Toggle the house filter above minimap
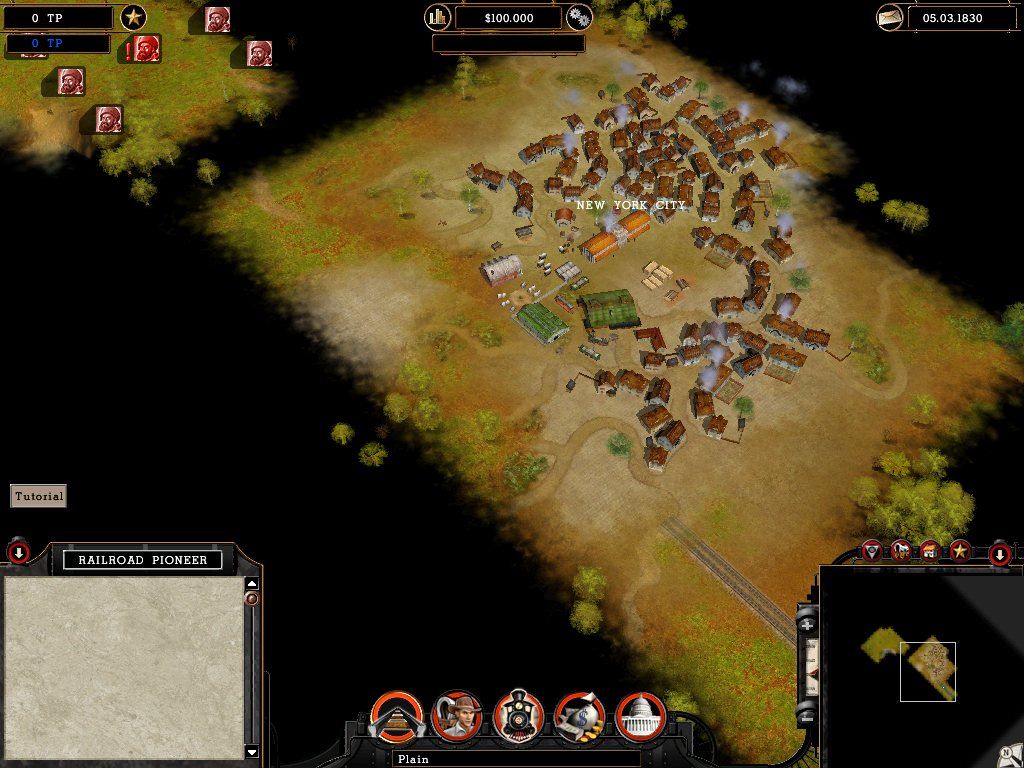Viewport: 1024px width, 768px height. [x=931, y=550]
